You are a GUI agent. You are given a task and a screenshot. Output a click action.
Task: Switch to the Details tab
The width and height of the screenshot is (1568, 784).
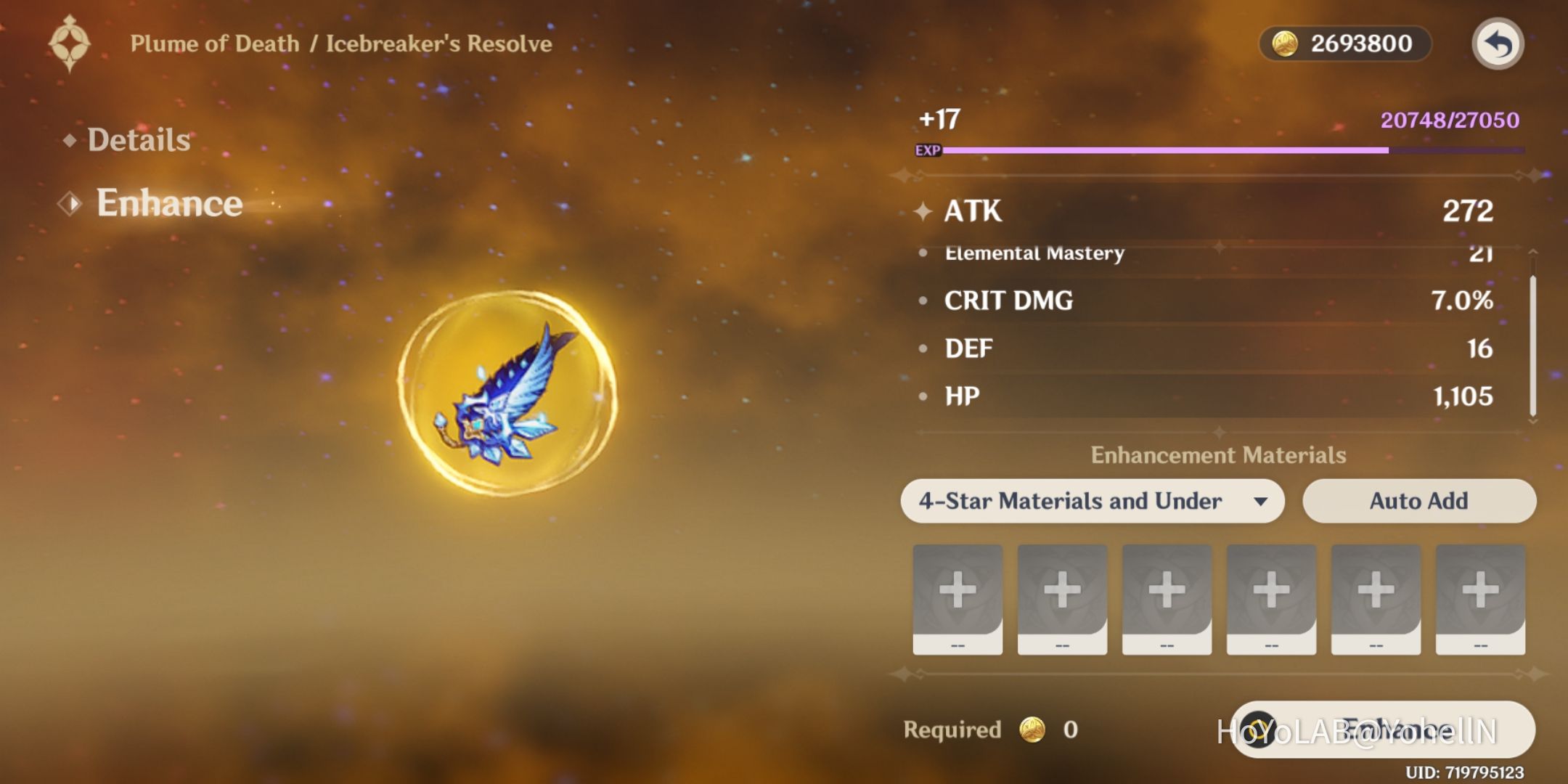[138, 139]
